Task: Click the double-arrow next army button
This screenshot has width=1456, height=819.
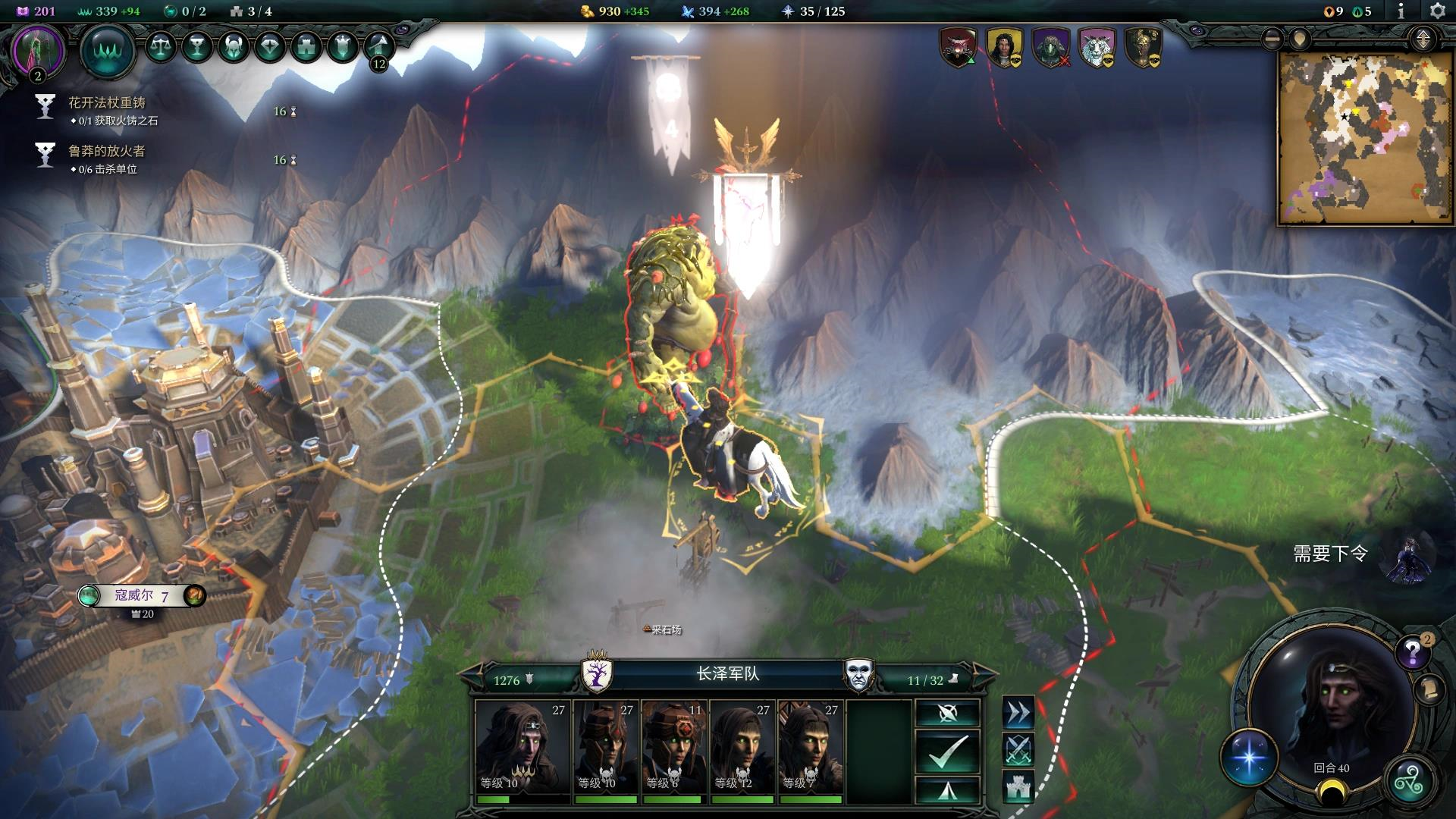Action: click(1018, 713)
